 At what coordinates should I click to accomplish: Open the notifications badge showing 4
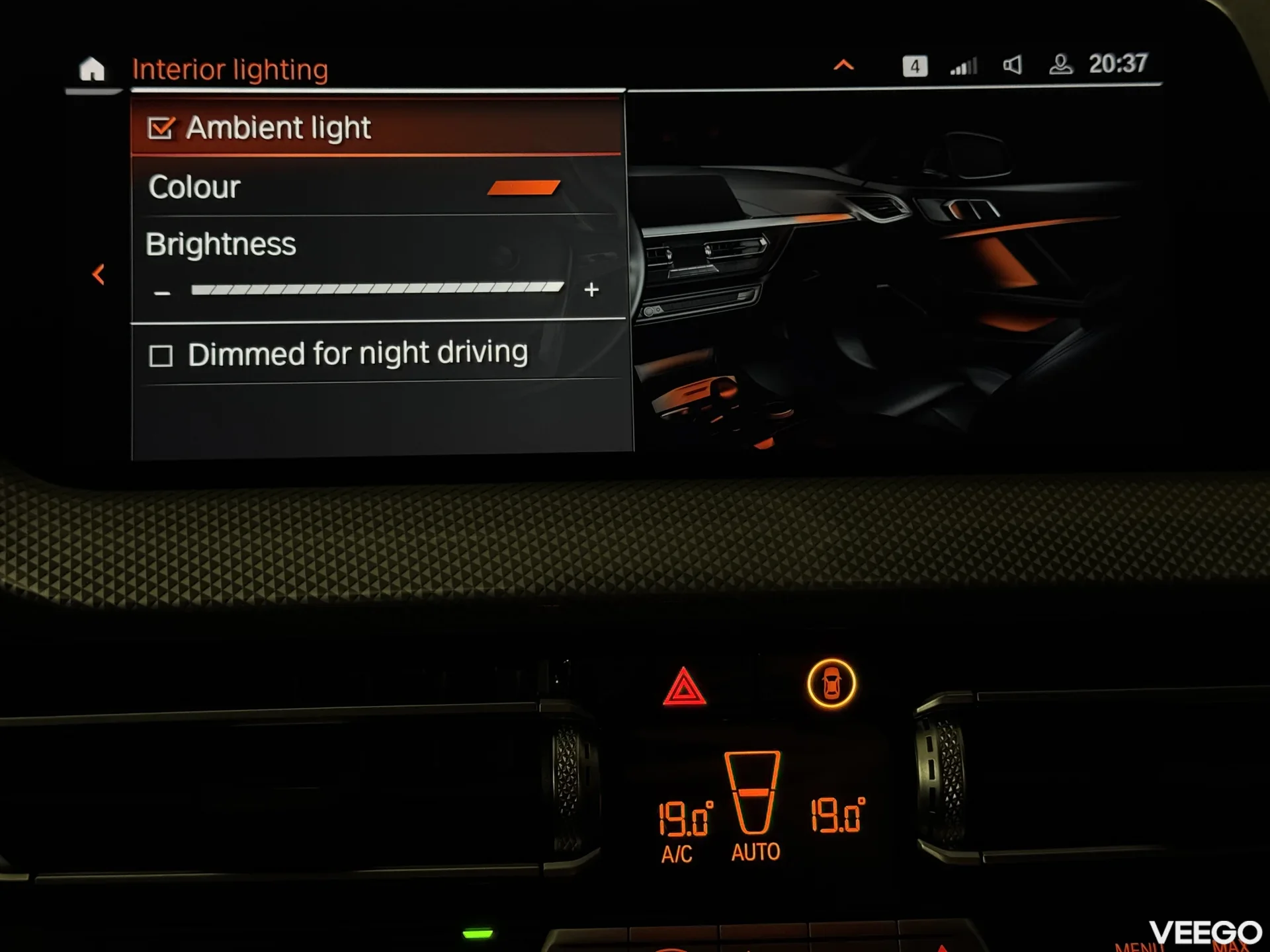(x=915, y=66)
